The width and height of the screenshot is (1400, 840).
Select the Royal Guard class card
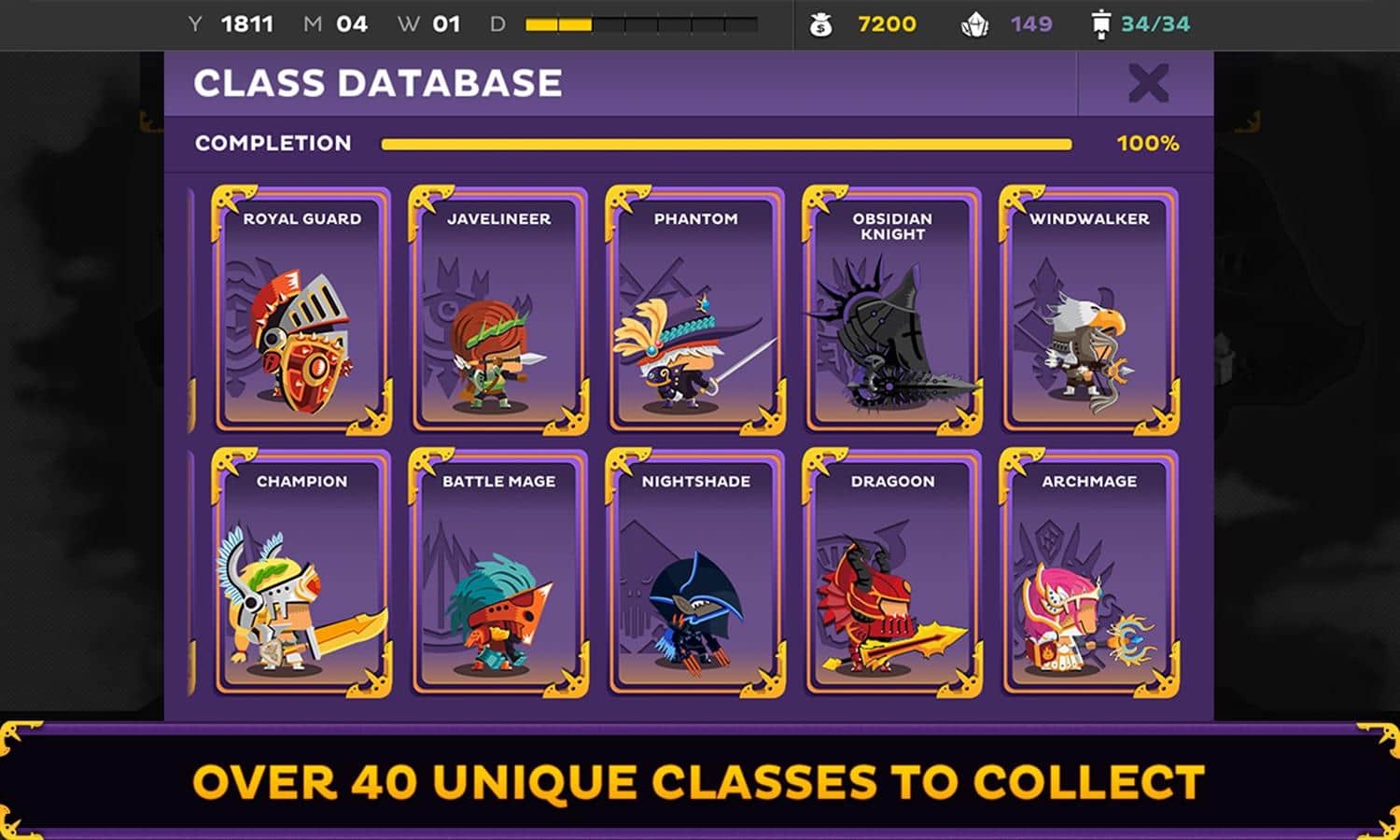[x=301, y=311]
